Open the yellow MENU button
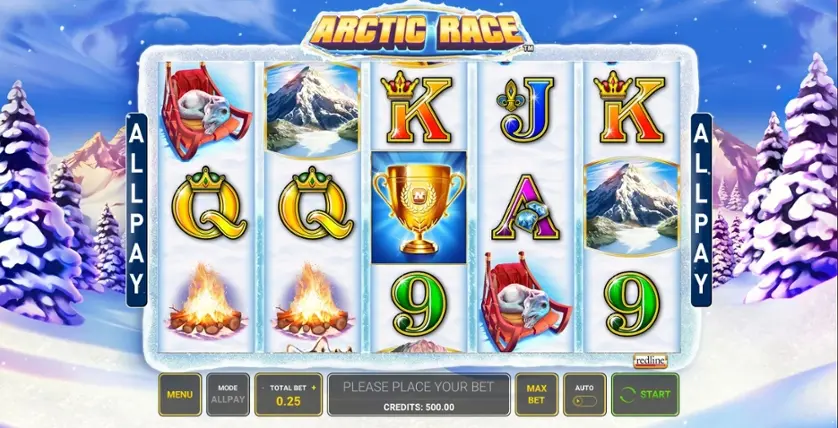838x428 pixels. (x=180, y=394)
